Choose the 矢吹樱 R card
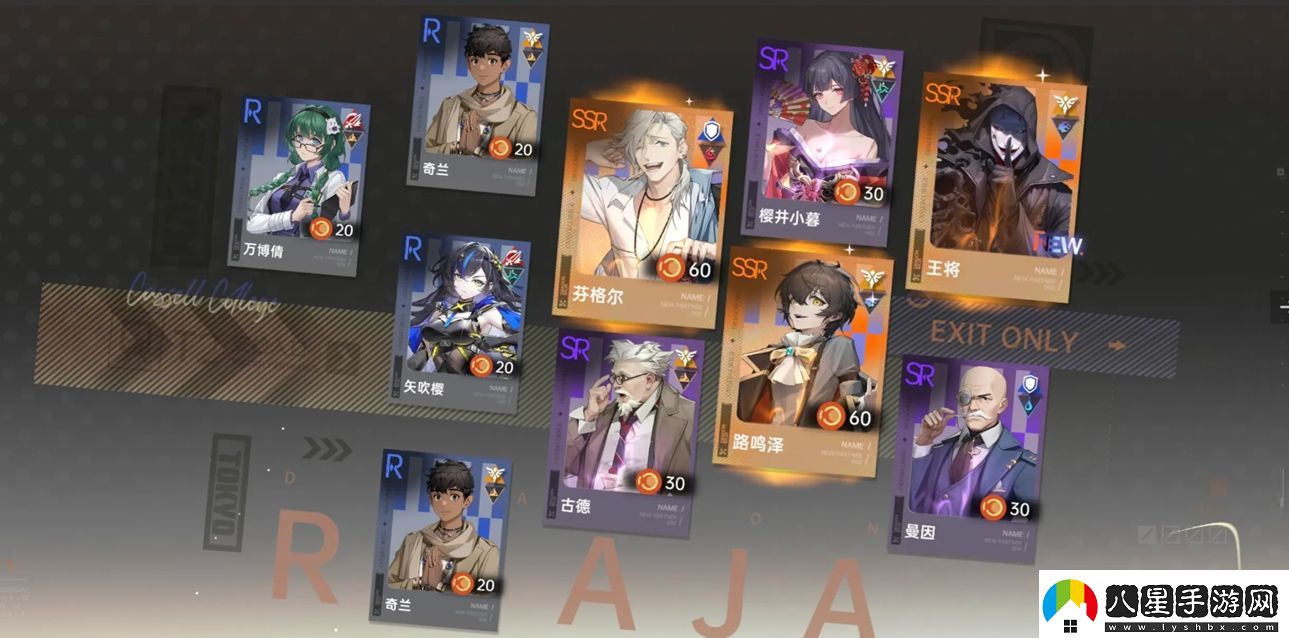Image resolution: width=1289 pixels, height=638 pixels. tap(462, 322)
